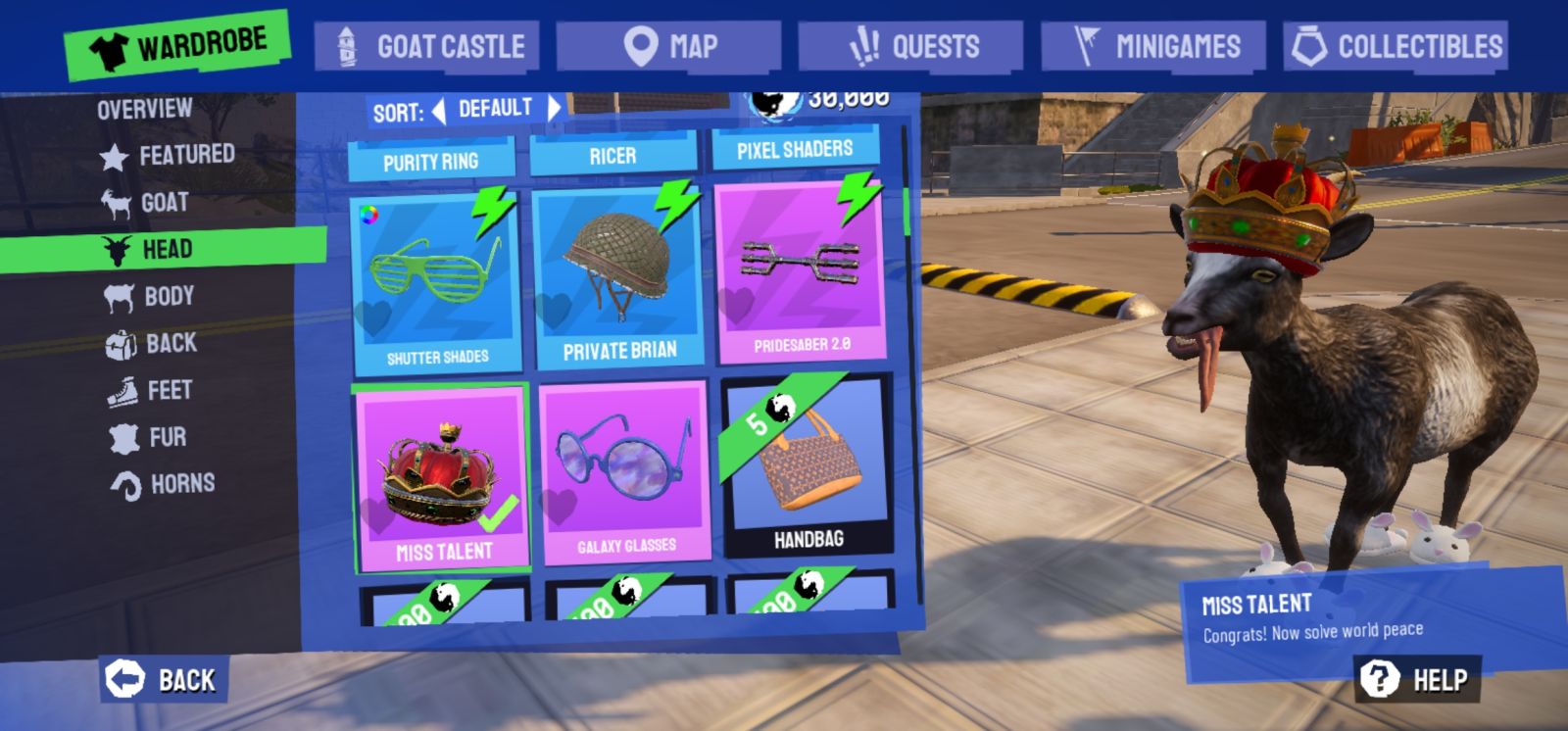Choose the Featured wardrobe category
The width and height of the screenshot is (1568, 731).
tap(168, 155)
